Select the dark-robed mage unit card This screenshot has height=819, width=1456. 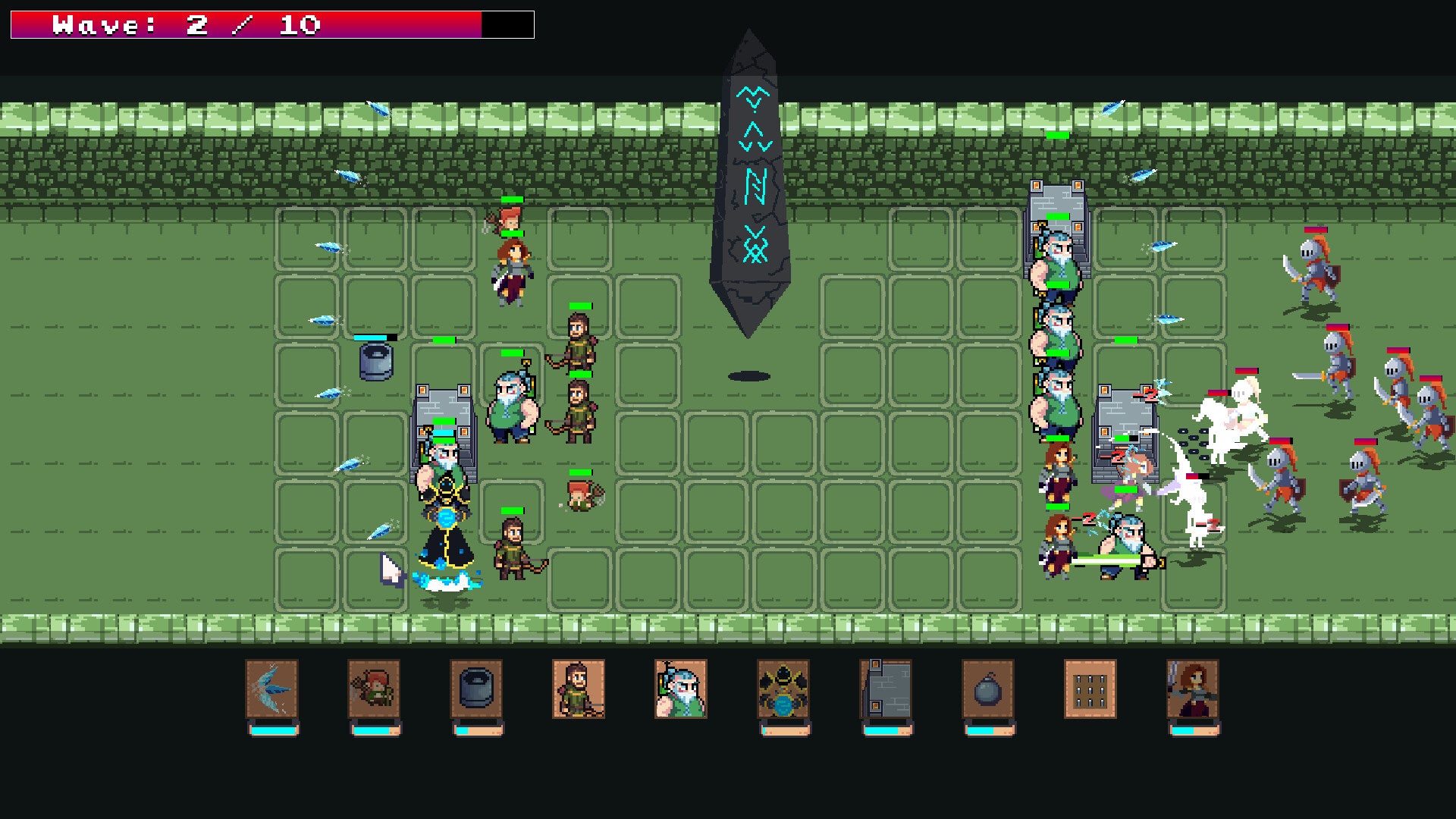coord(783,689)
